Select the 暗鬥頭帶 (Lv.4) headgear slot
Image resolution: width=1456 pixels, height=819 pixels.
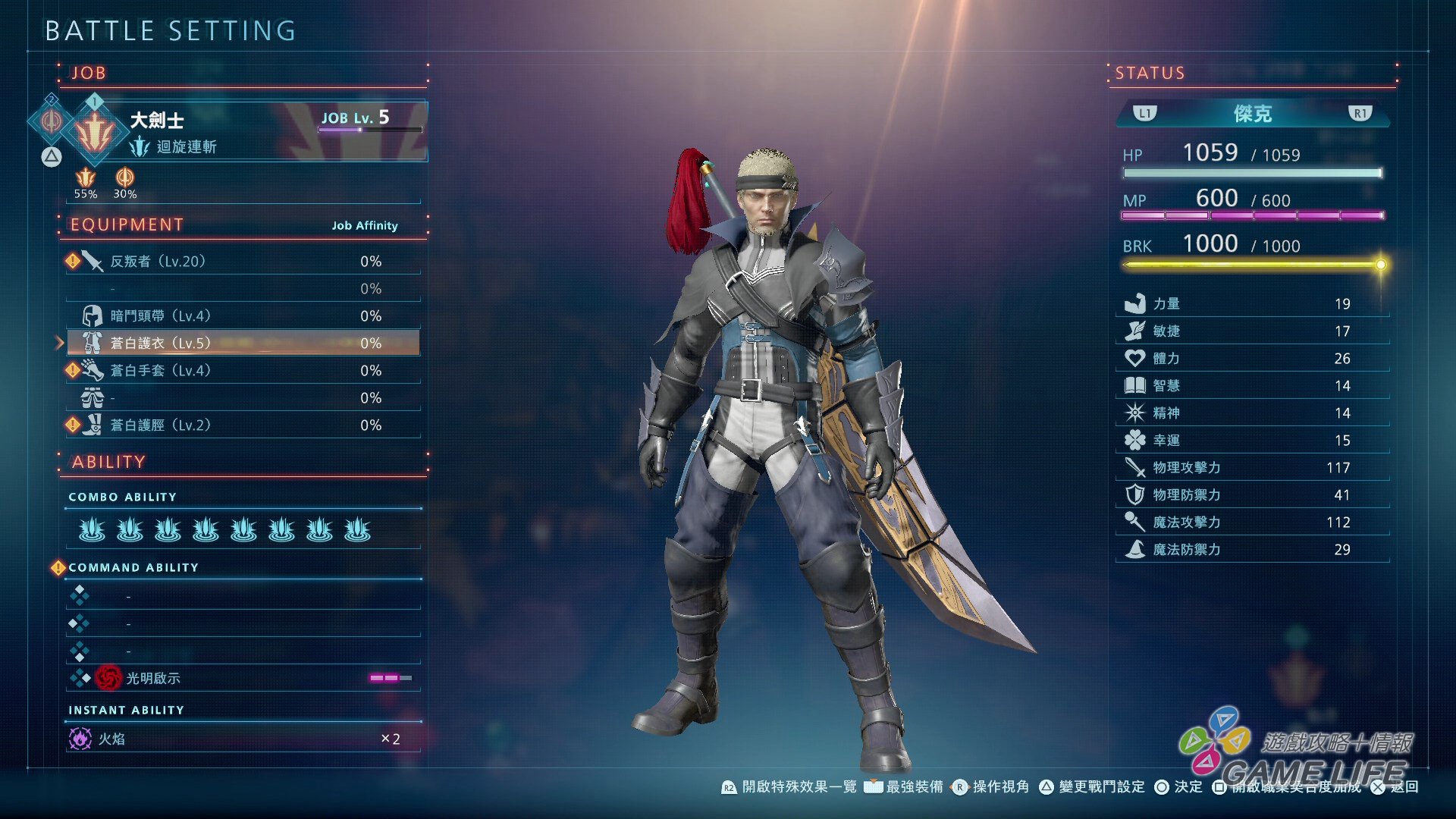pyautogui.click(x=243, y=316)
